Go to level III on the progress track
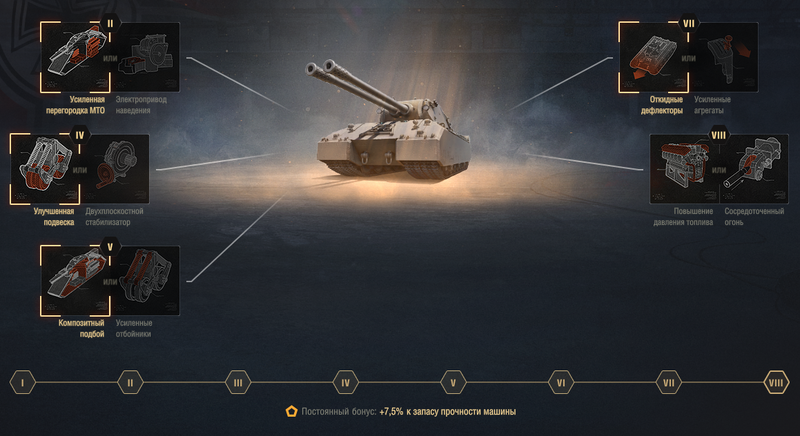The width and height of the screenshot is (800, 436). pyautogui.click(x=237, y=381)
